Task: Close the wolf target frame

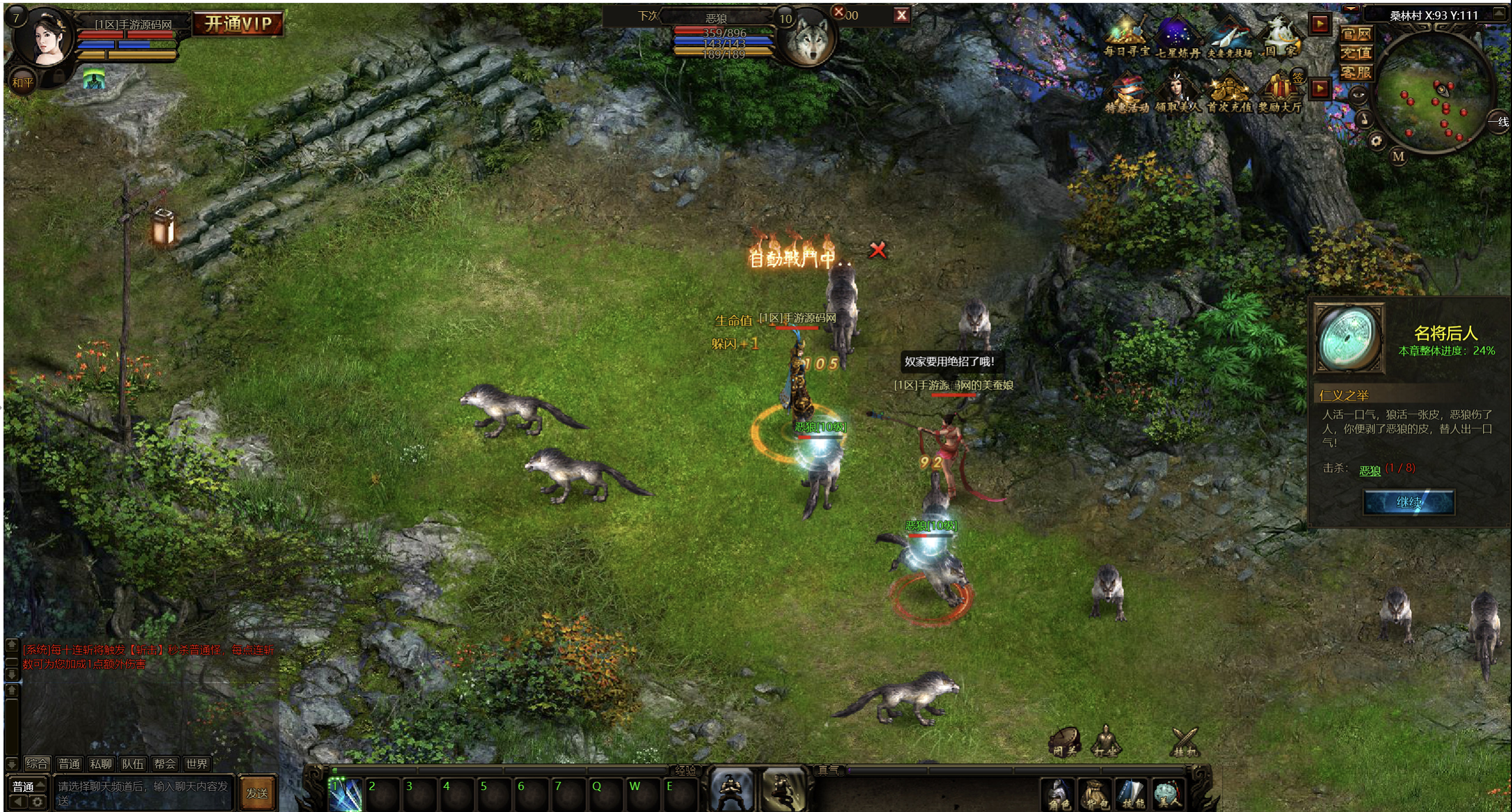Action: tap(901, 16)
